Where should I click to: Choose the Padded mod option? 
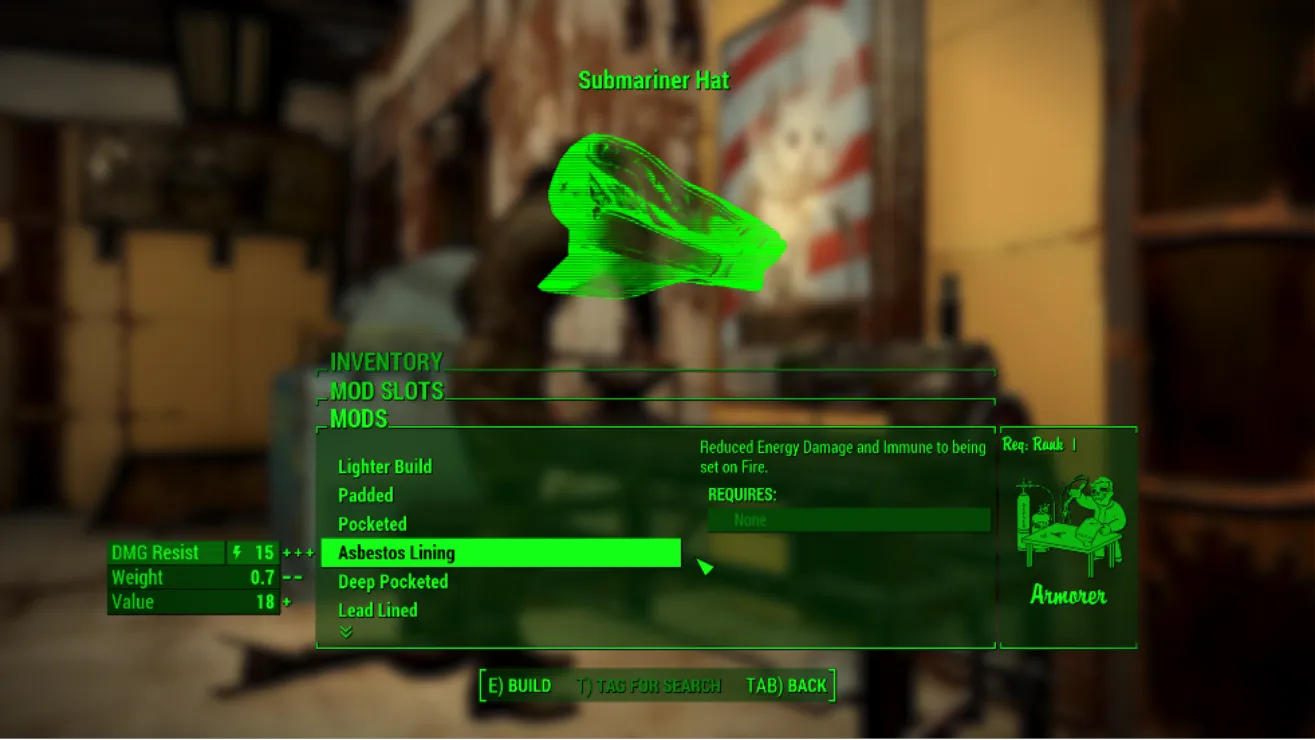click(366, 495)
